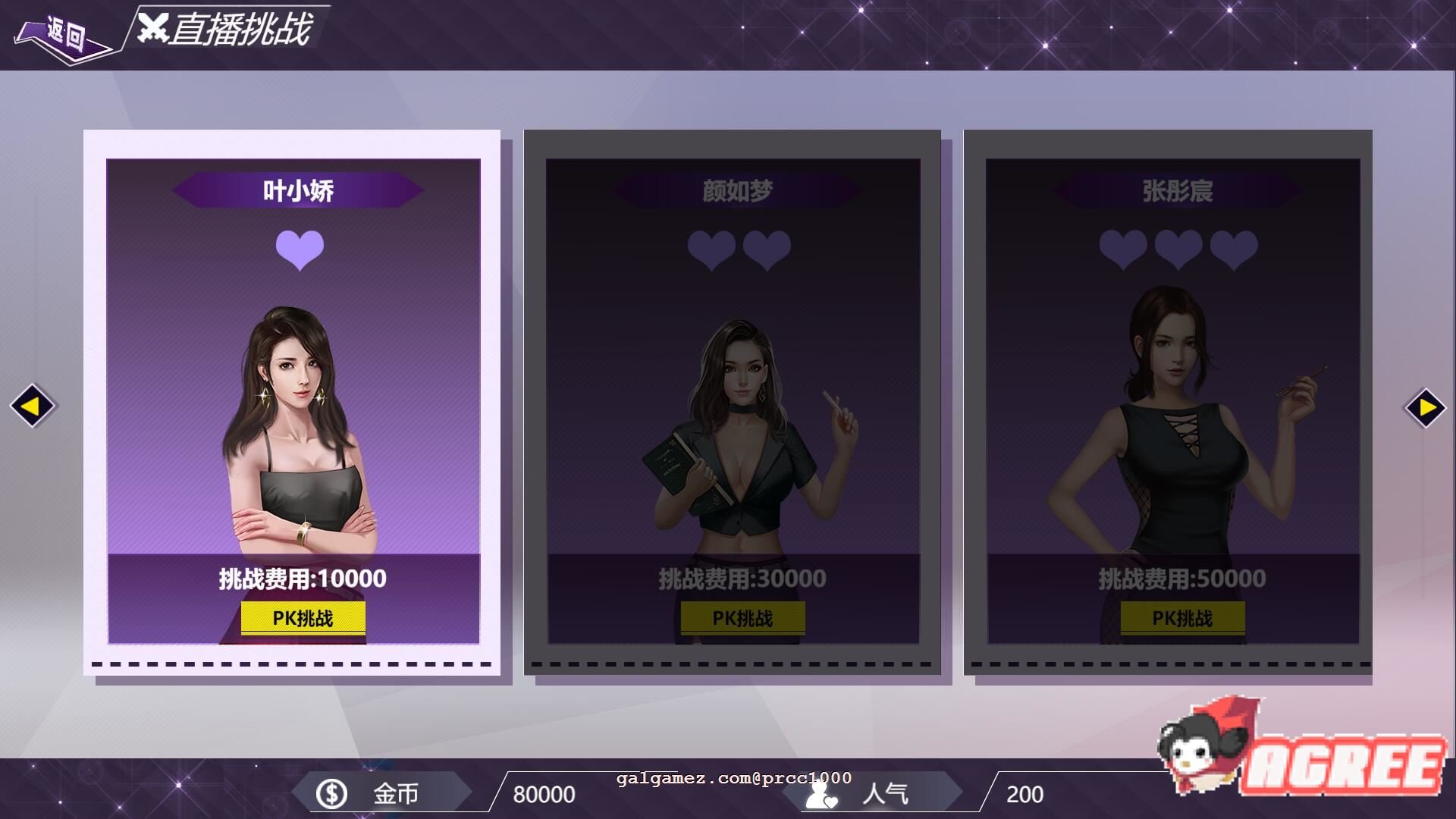This screenshot has width=1456, height=819.
Task: Click PK挑战 button under 颜如梦
Action: point(742,618)
